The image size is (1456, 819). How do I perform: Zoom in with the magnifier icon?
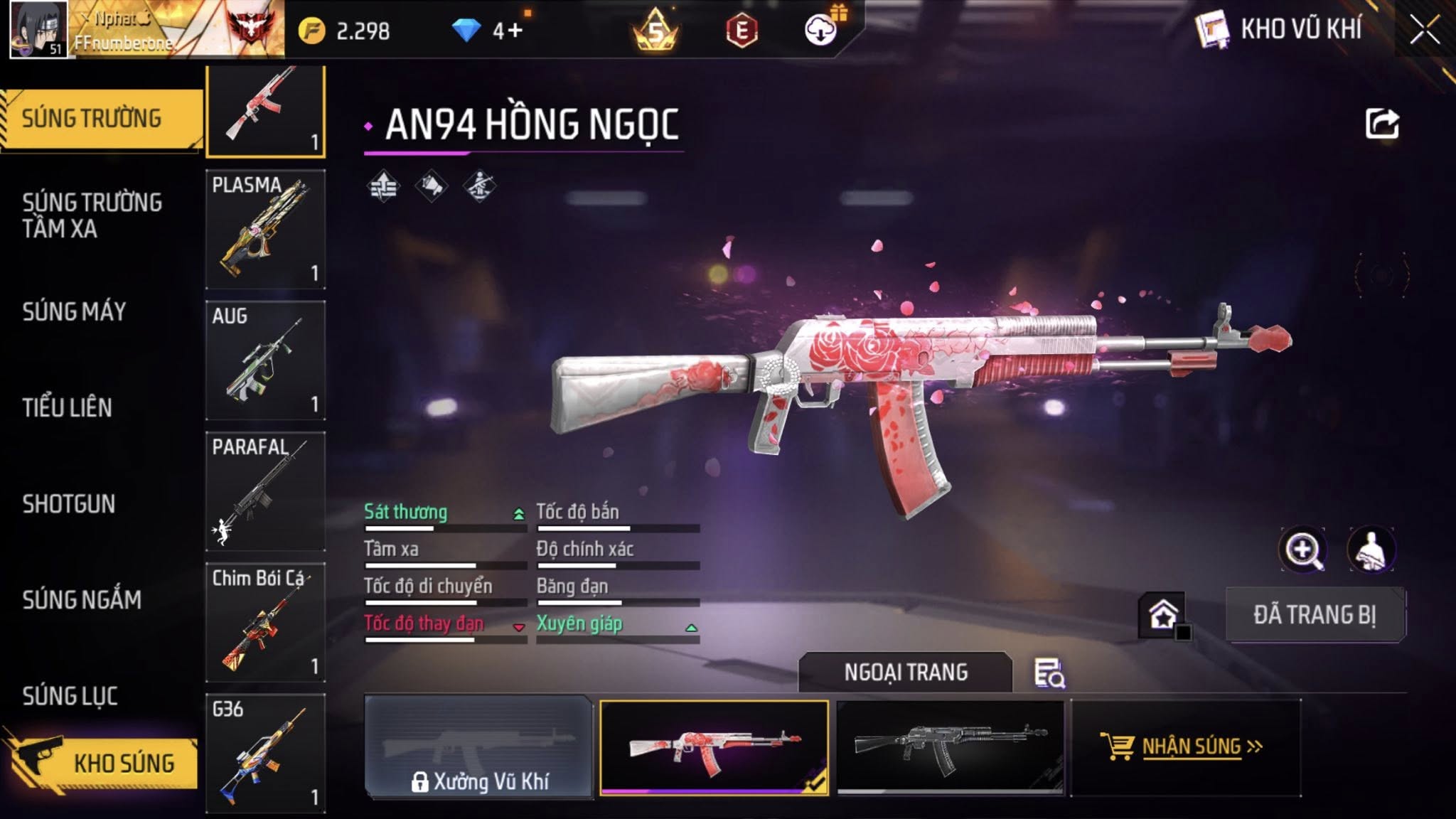click(1302, 550)
